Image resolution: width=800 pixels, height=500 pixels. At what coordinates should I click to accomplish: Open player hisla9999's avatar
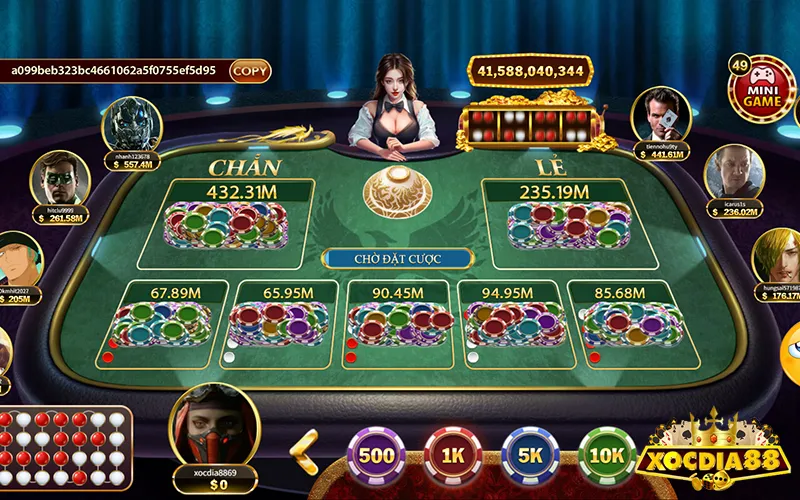coord(61,179)
